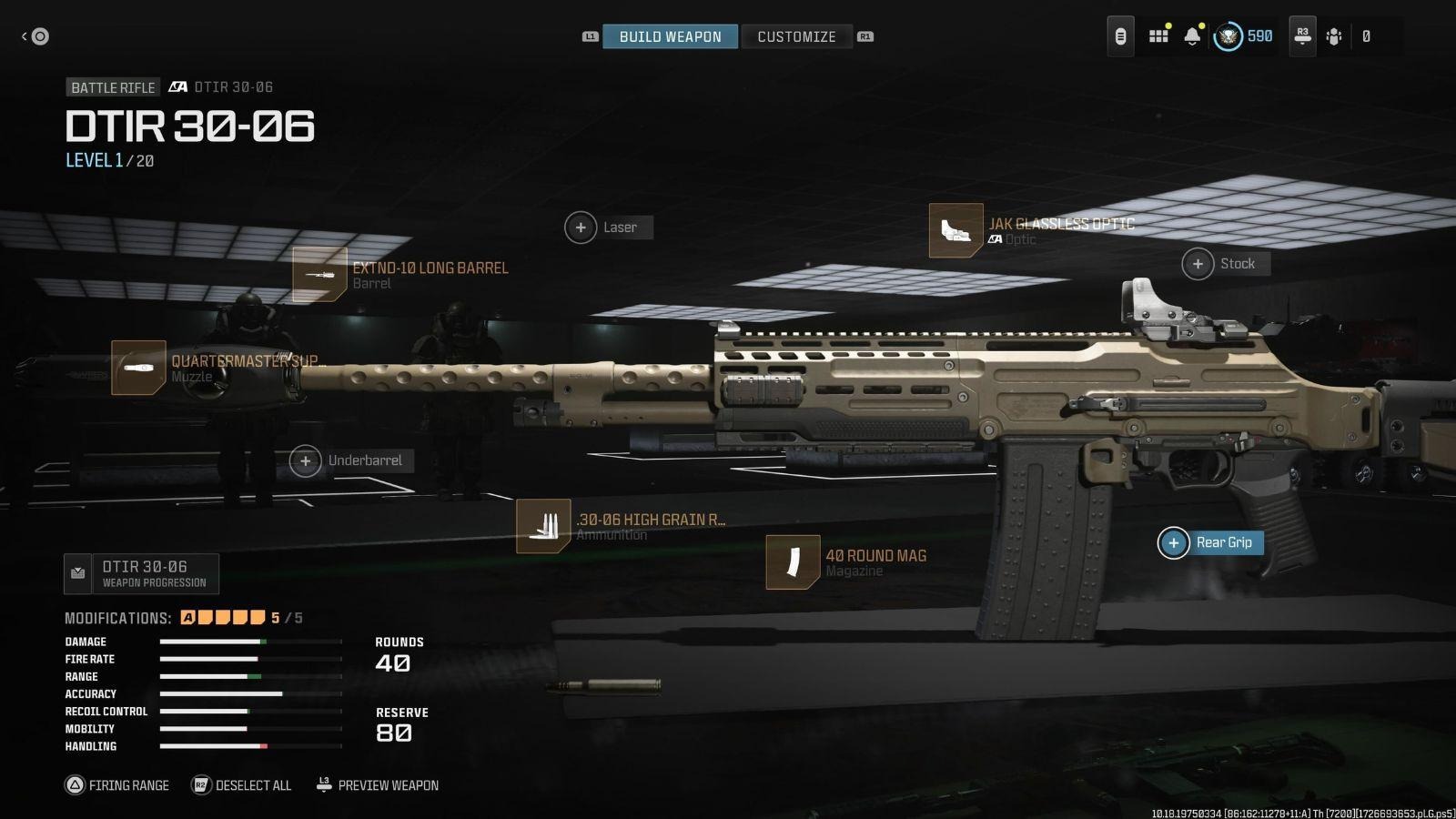Select the 40 Round Mag slot
Screen dimensions: 1456x819
coord(793,562)
